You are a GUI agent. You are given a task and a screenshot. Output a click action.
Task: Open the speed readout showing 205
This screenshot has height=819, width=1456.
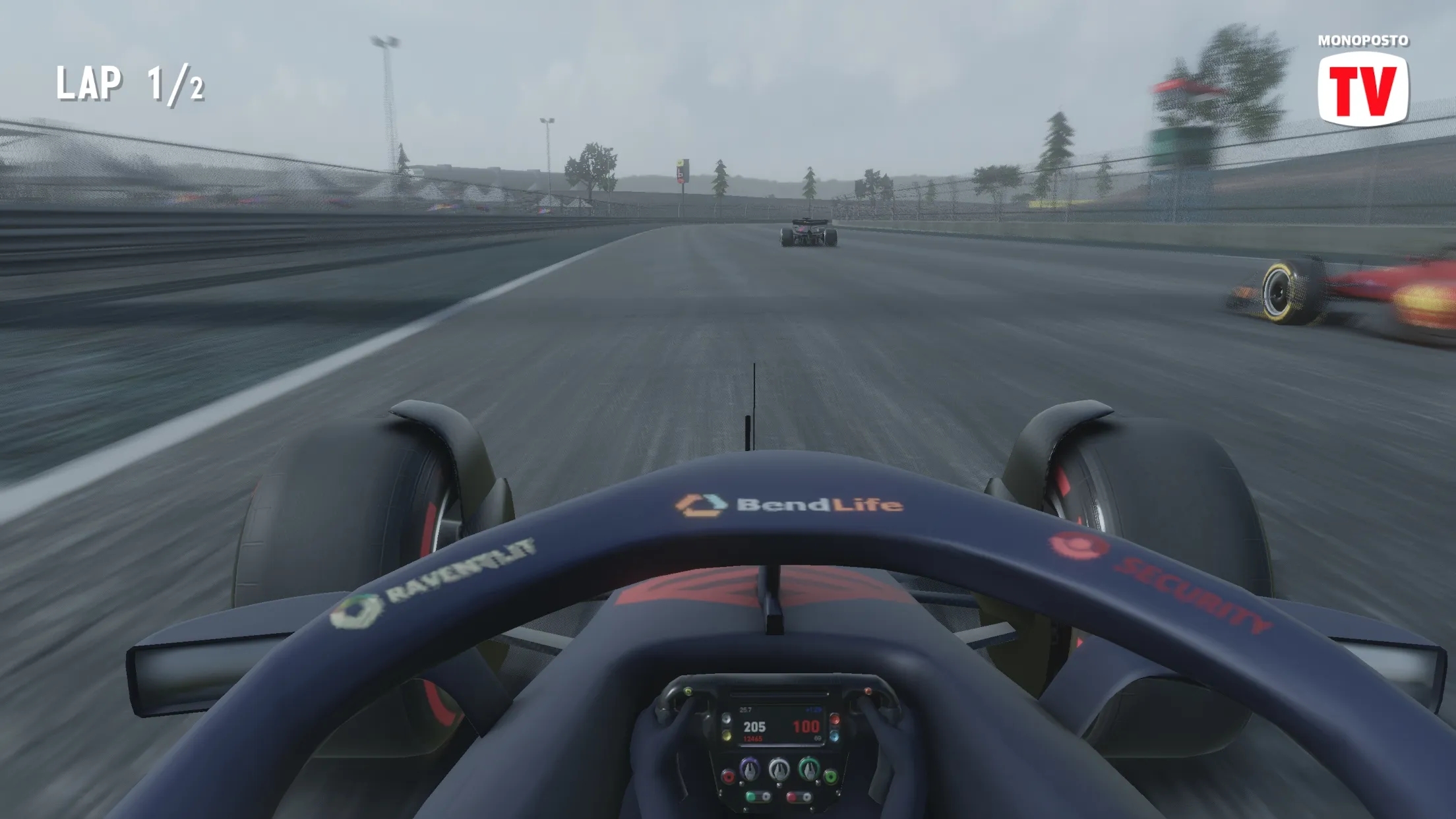(754, 727)
